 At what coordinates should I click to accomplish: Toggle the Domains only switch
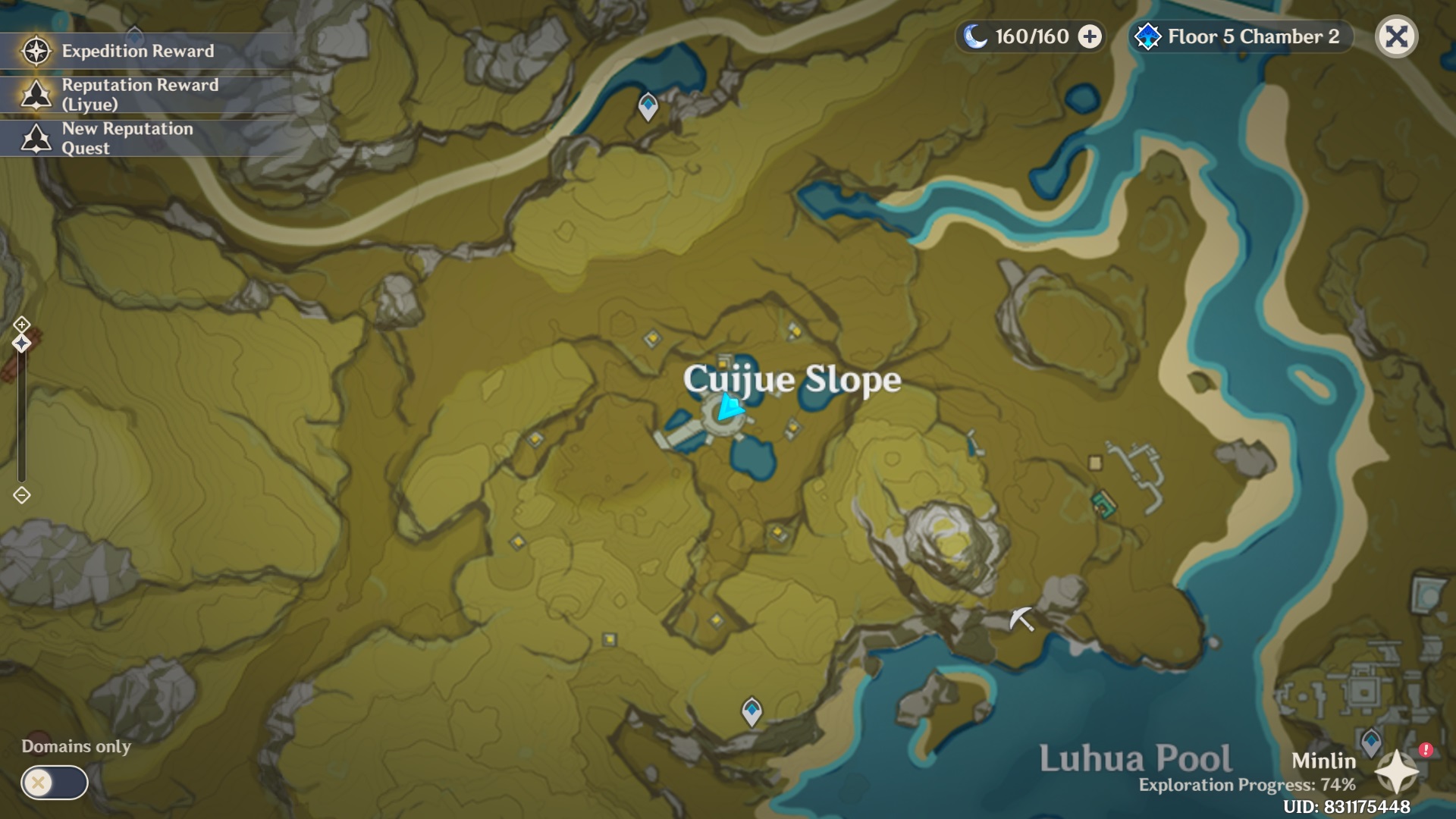pyautogui.click(x=54, y=782)
